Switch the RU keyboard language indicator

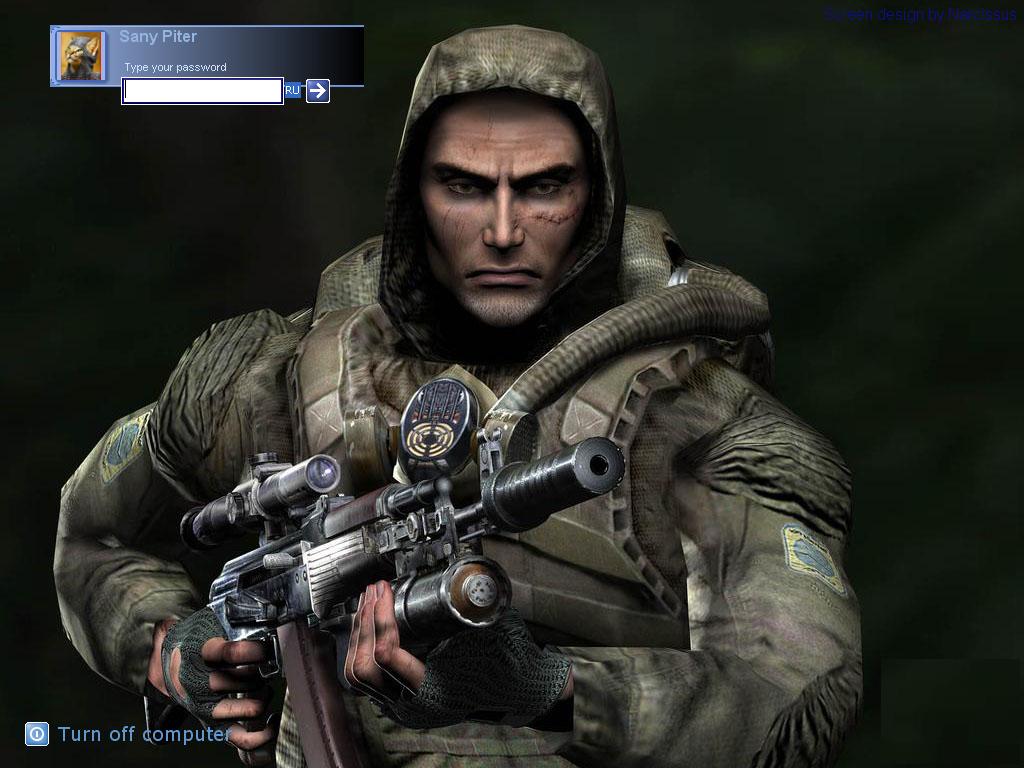[292, 91]
